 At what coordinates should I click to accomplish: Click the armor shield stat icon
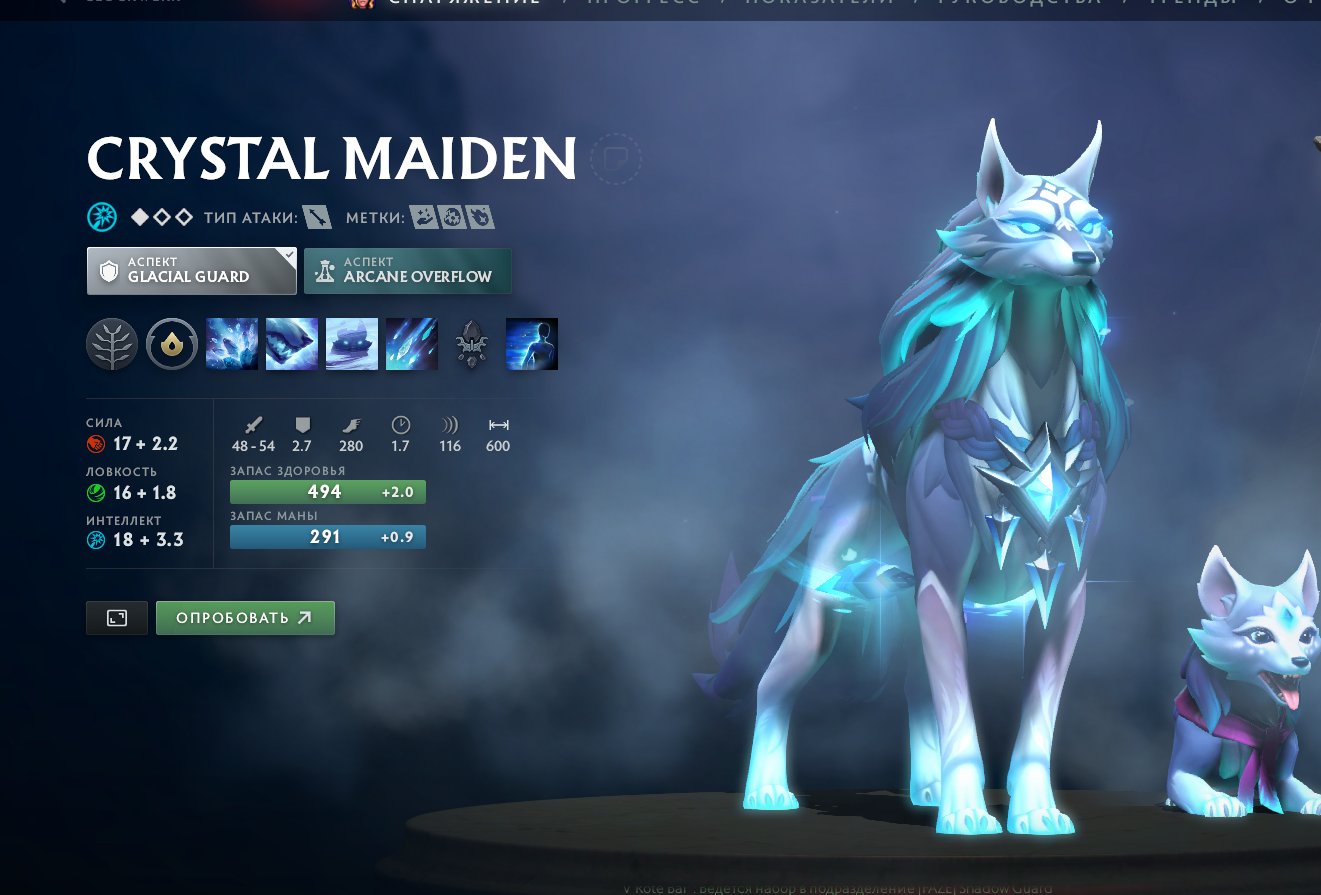301,424
